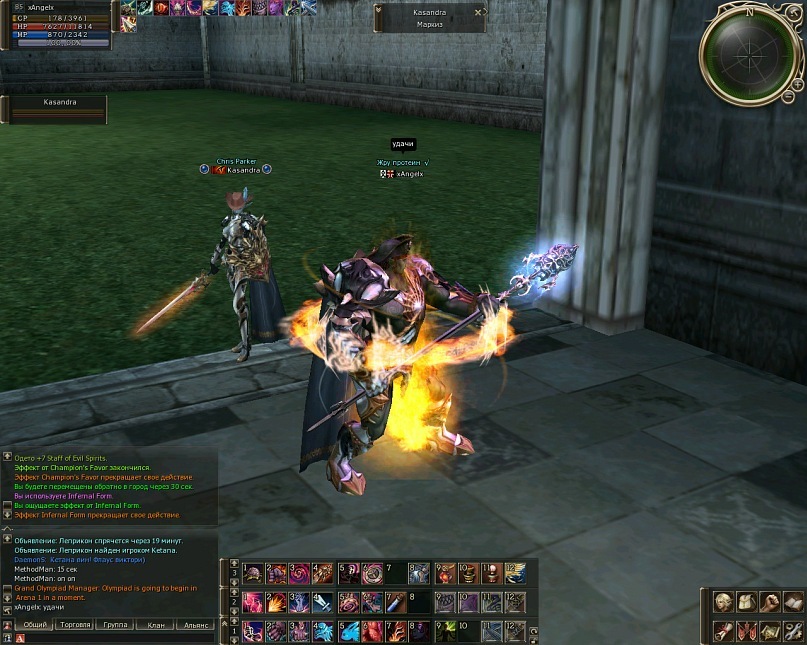Activate the blue rabbit skill icon
Screen dimensions: 807x645
pyautogui.click(x=347, y=631)
